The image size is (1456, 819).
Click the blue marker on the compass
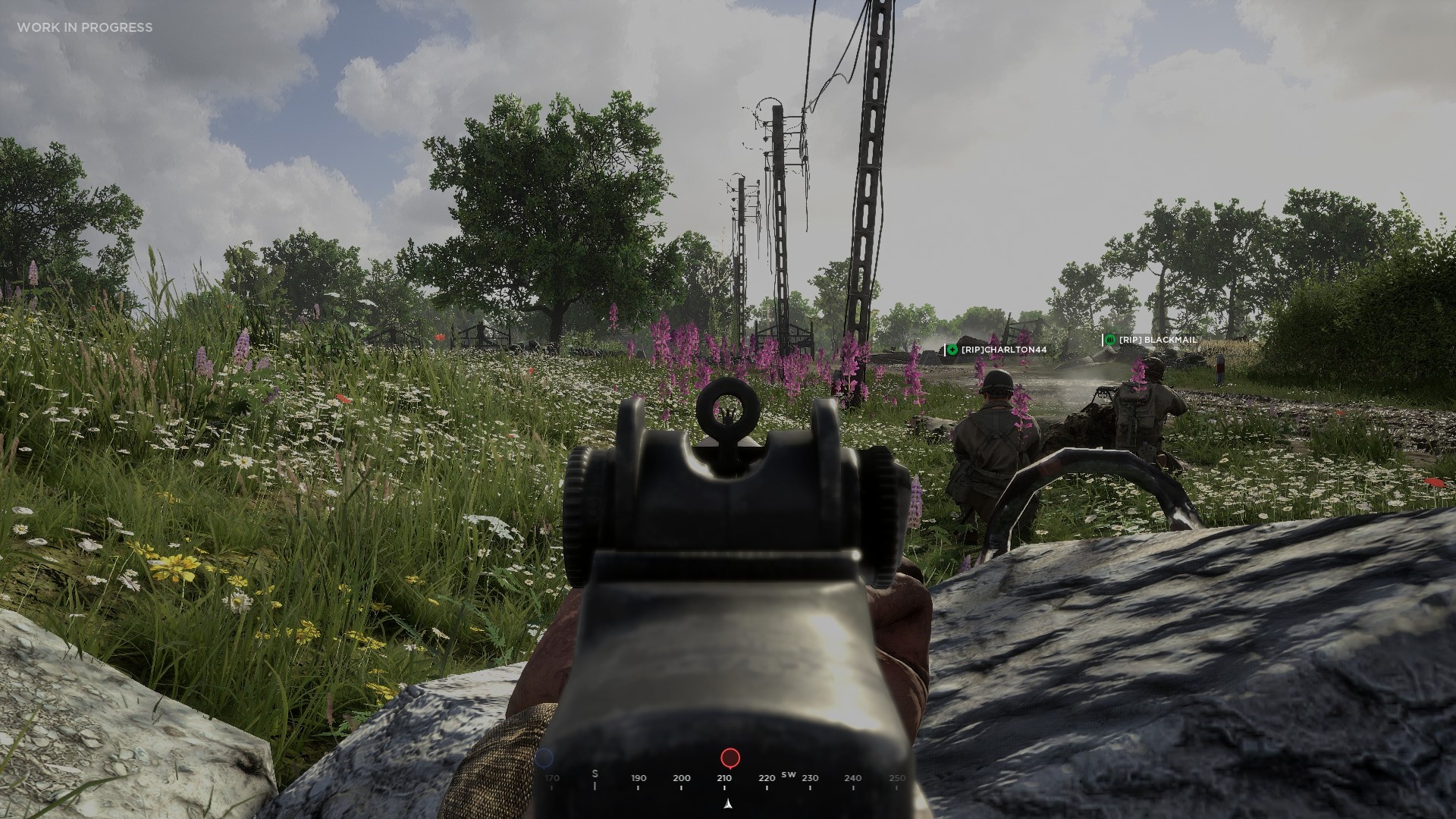point(544,758)
